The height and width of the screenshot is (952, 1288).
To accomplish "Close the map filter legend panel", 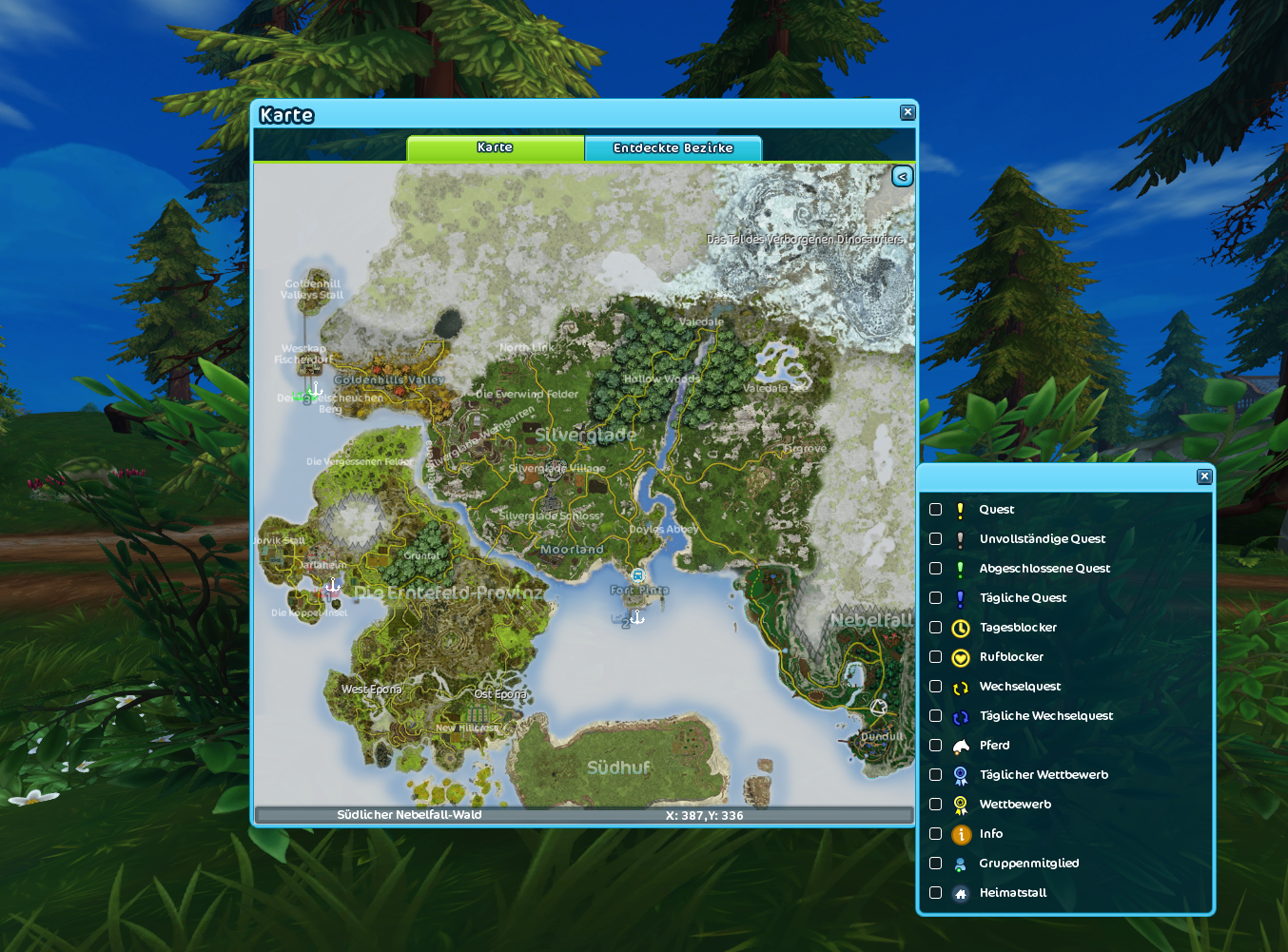I will click(x=1204, y=476).
